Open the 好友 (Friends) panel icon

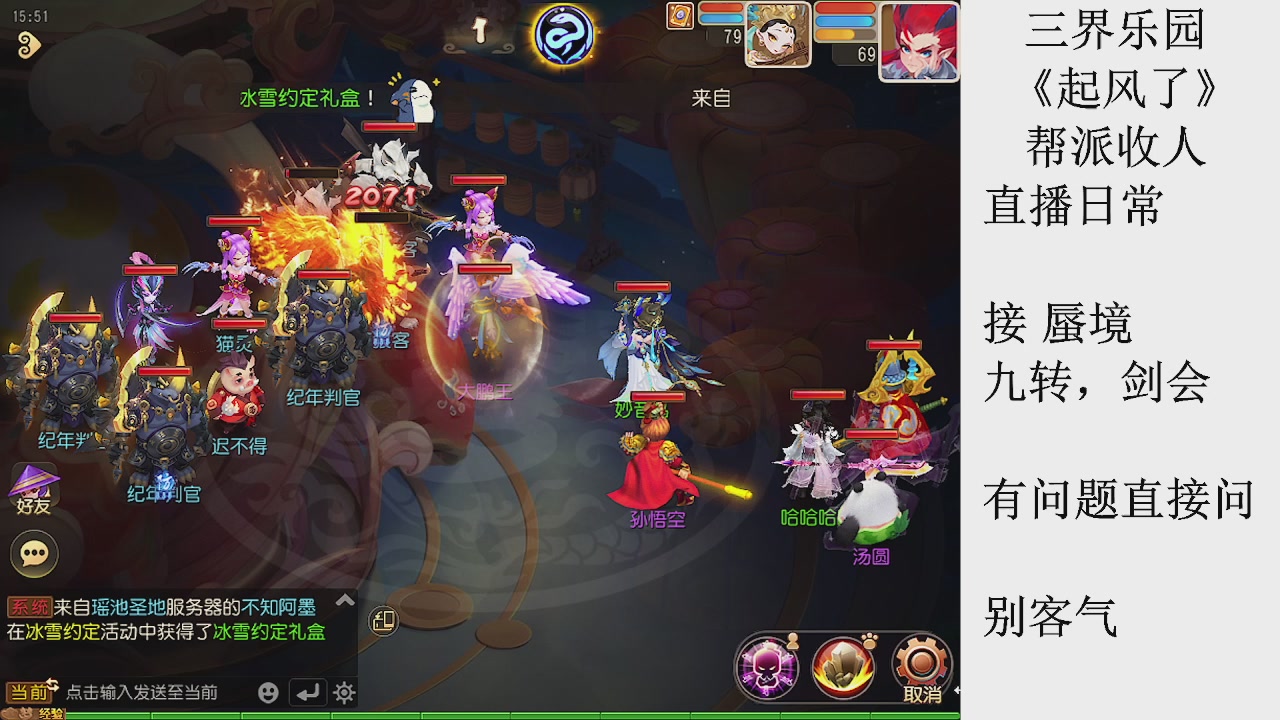pyautogui.click(x=33, y=485)
